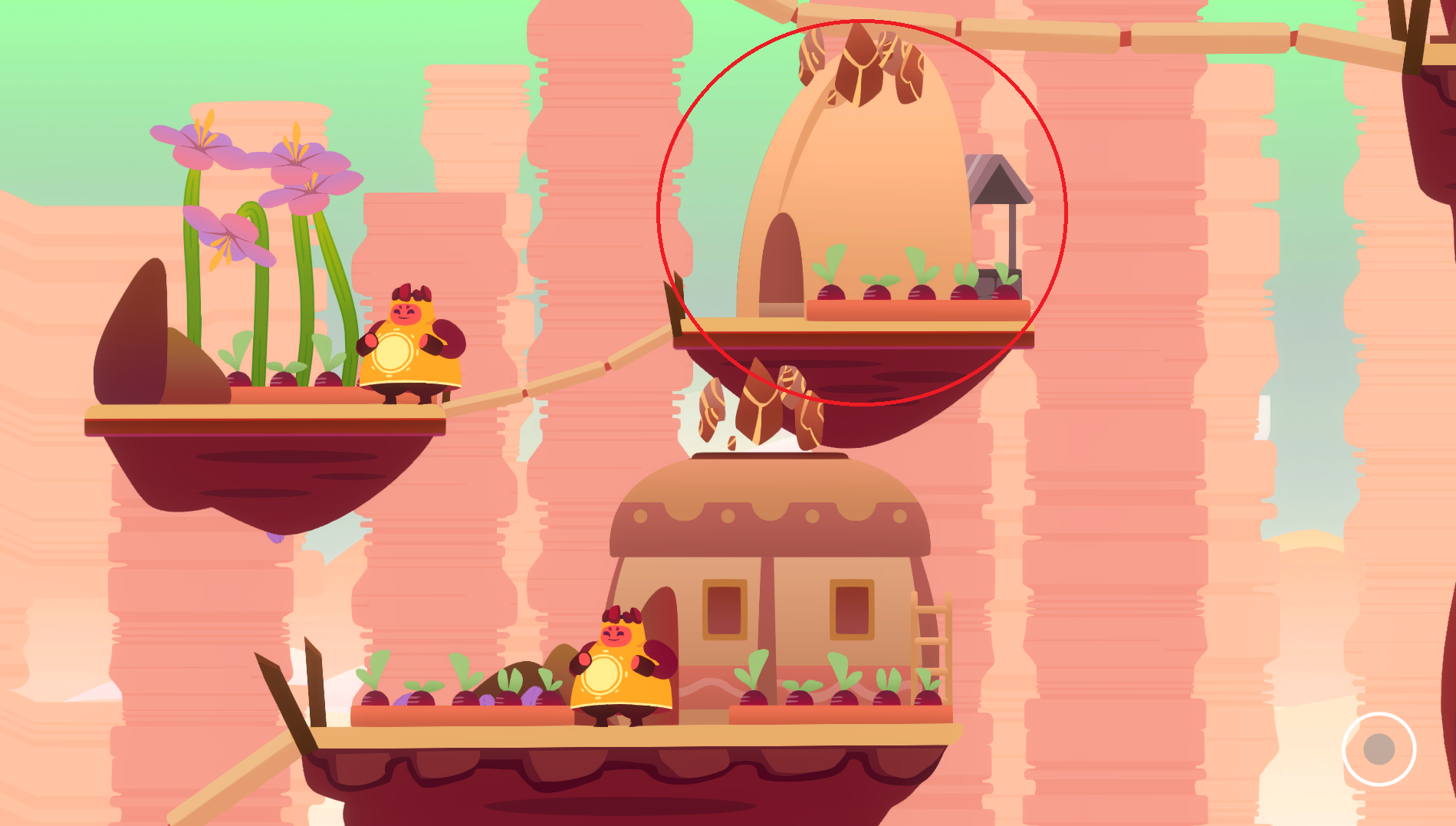The image size is (1456, 826).
Task: Tap the round white ring button
Action: (1379, 749)
